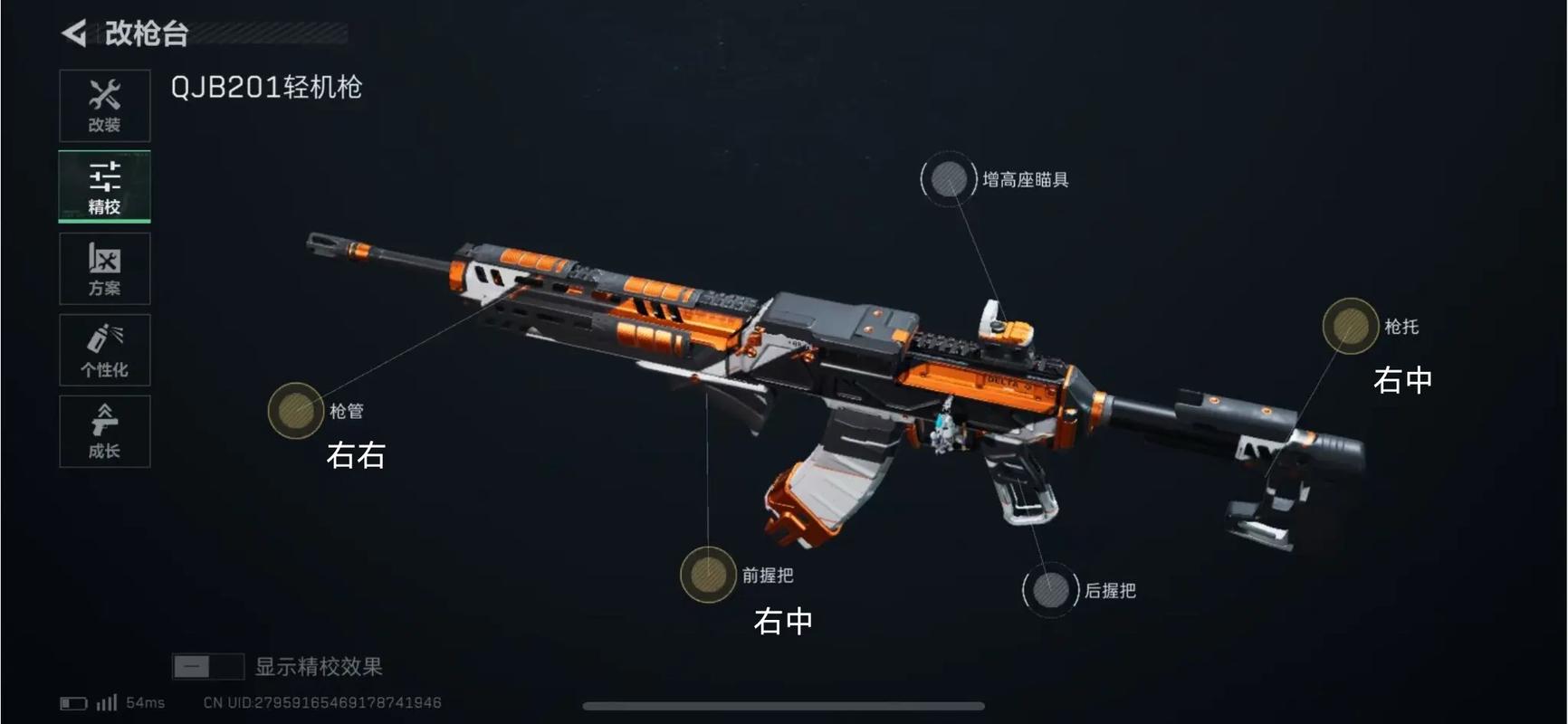Select the 改装 modification tool icon
The height and width of the screenshot is (724, 1568).
tap(104, 104)
